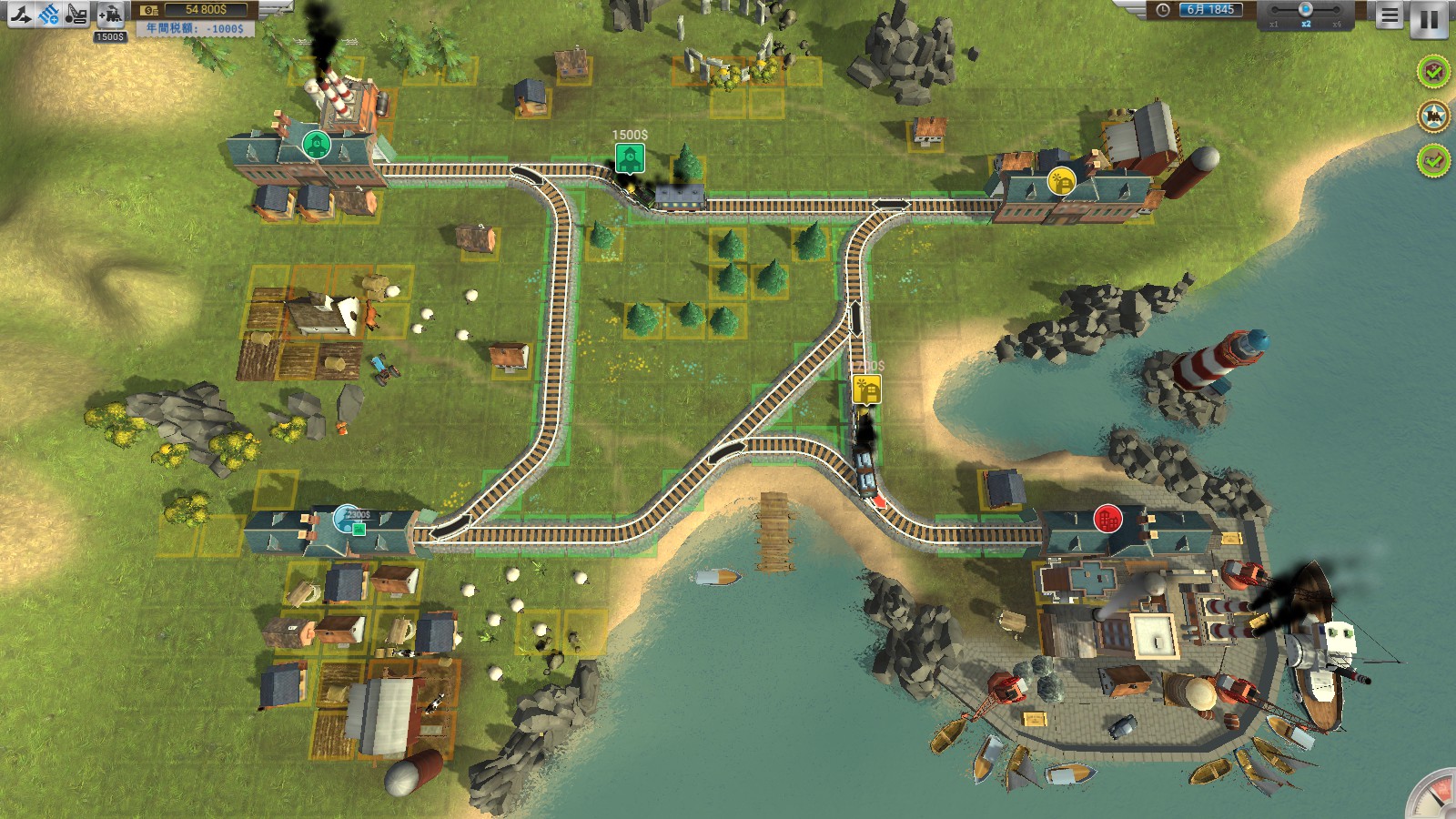Viewport: 1456px width, 819px height.
Task: Select the green station marker
Action: click(316, 144)
